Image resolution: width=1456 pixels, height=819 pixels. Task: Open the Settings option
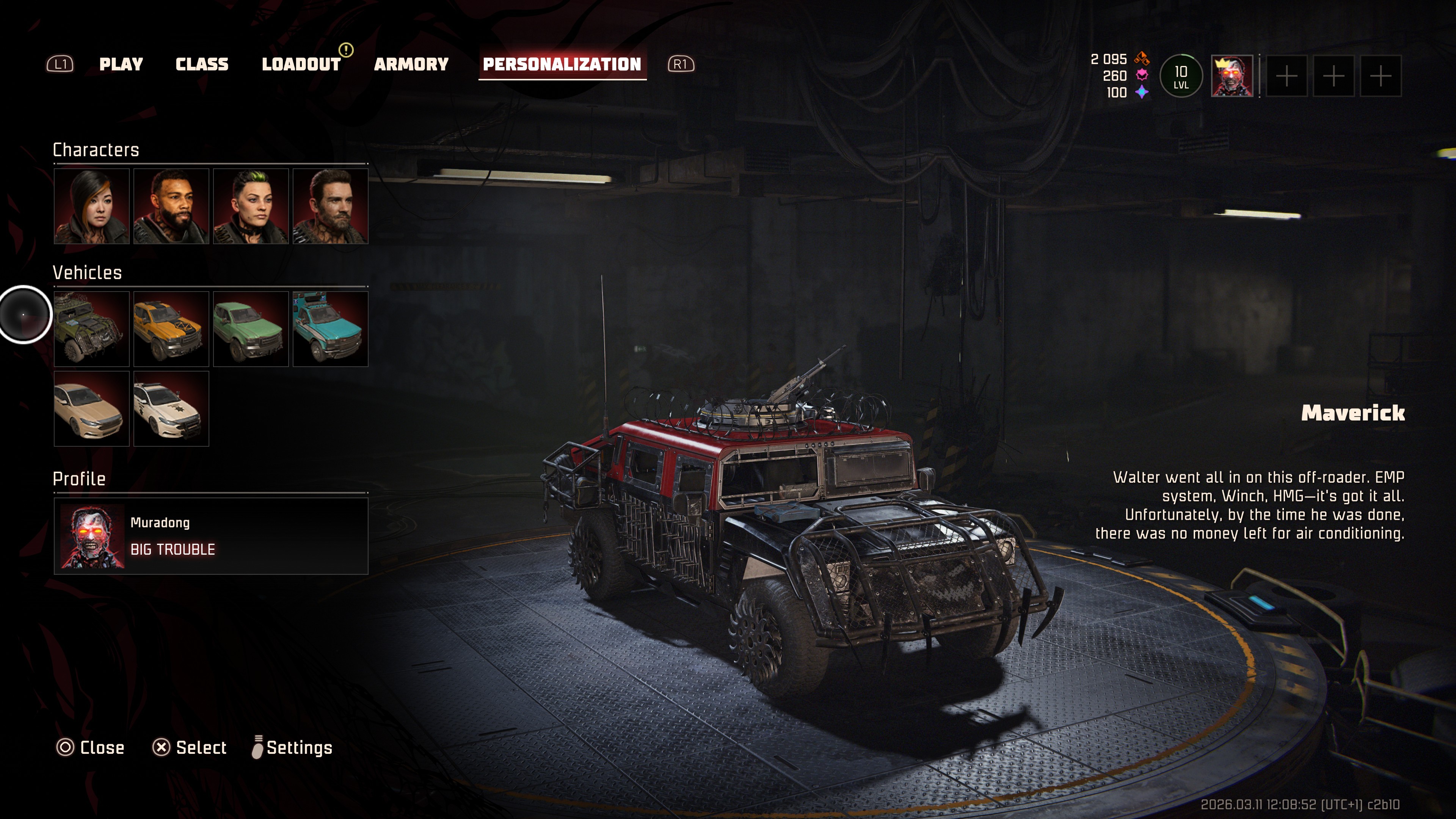292,748
